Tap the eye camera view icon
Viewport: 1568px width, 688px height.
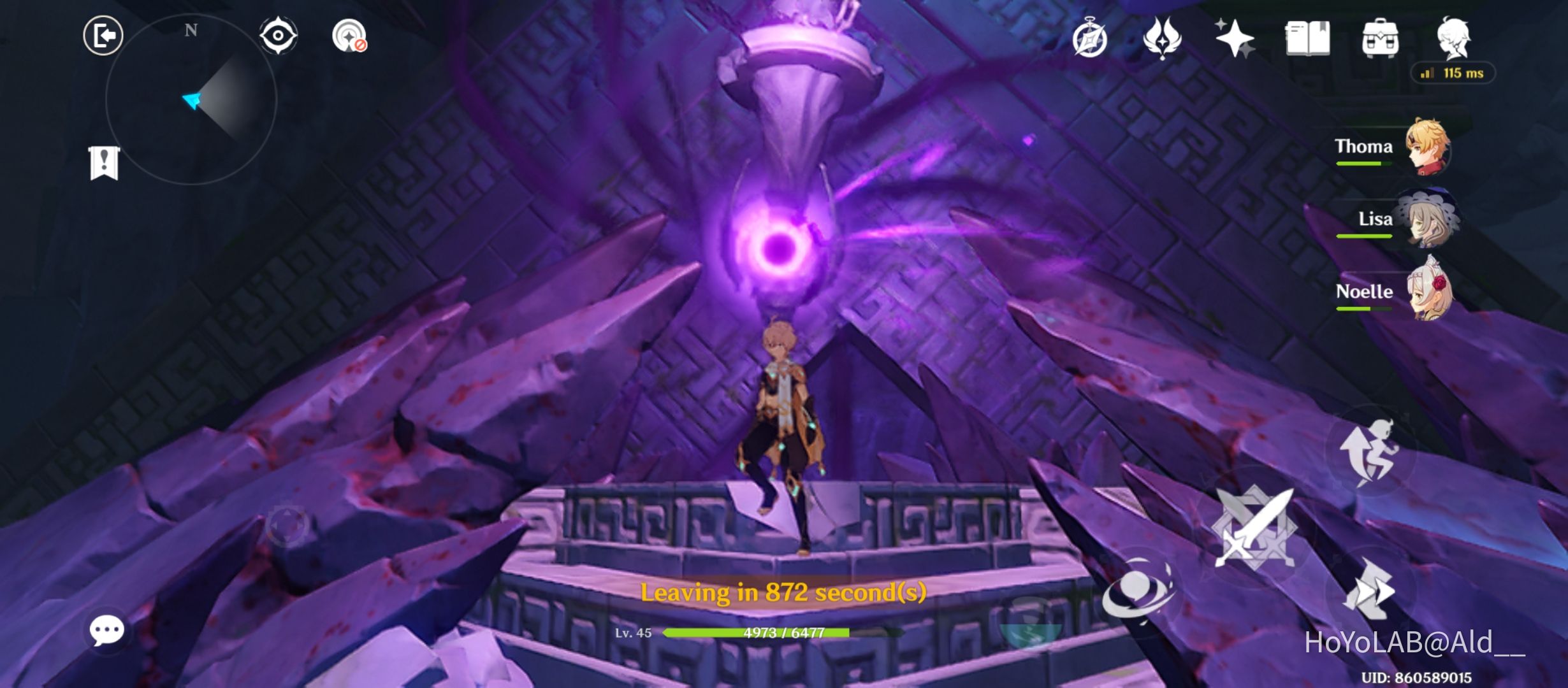pyautogui.click(x=277, y=35)
